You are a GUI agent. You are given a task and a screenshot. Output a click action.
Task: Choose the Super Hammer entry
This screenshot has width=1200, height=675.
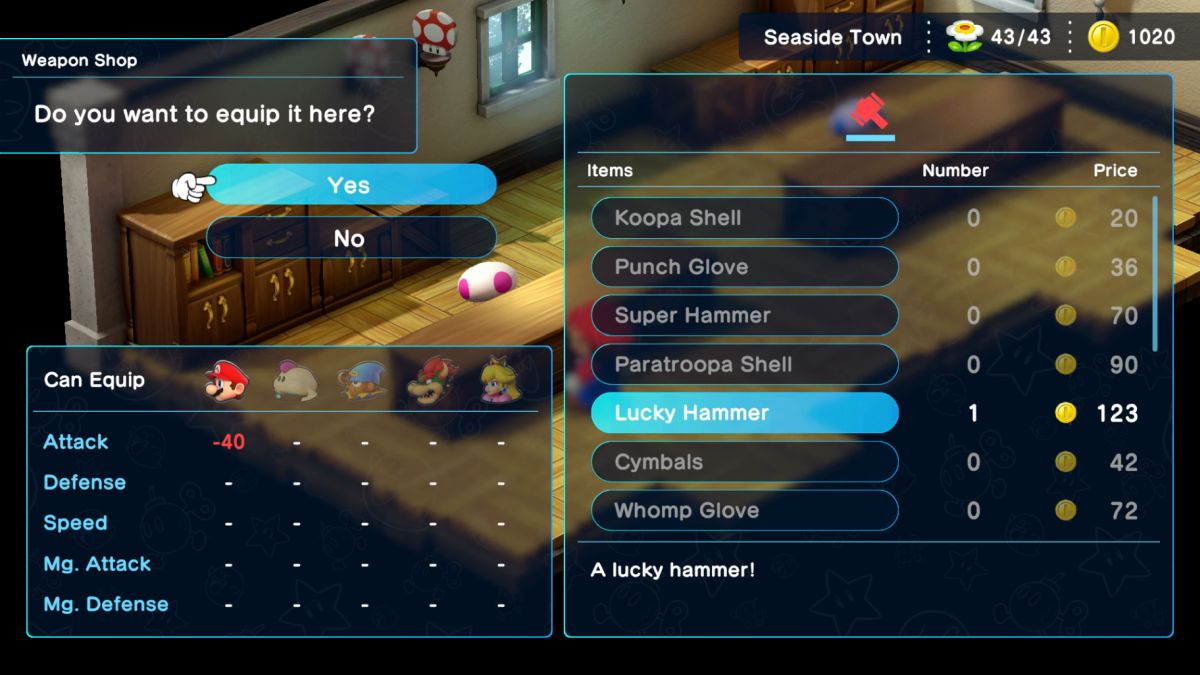click(x=744, y=316)
